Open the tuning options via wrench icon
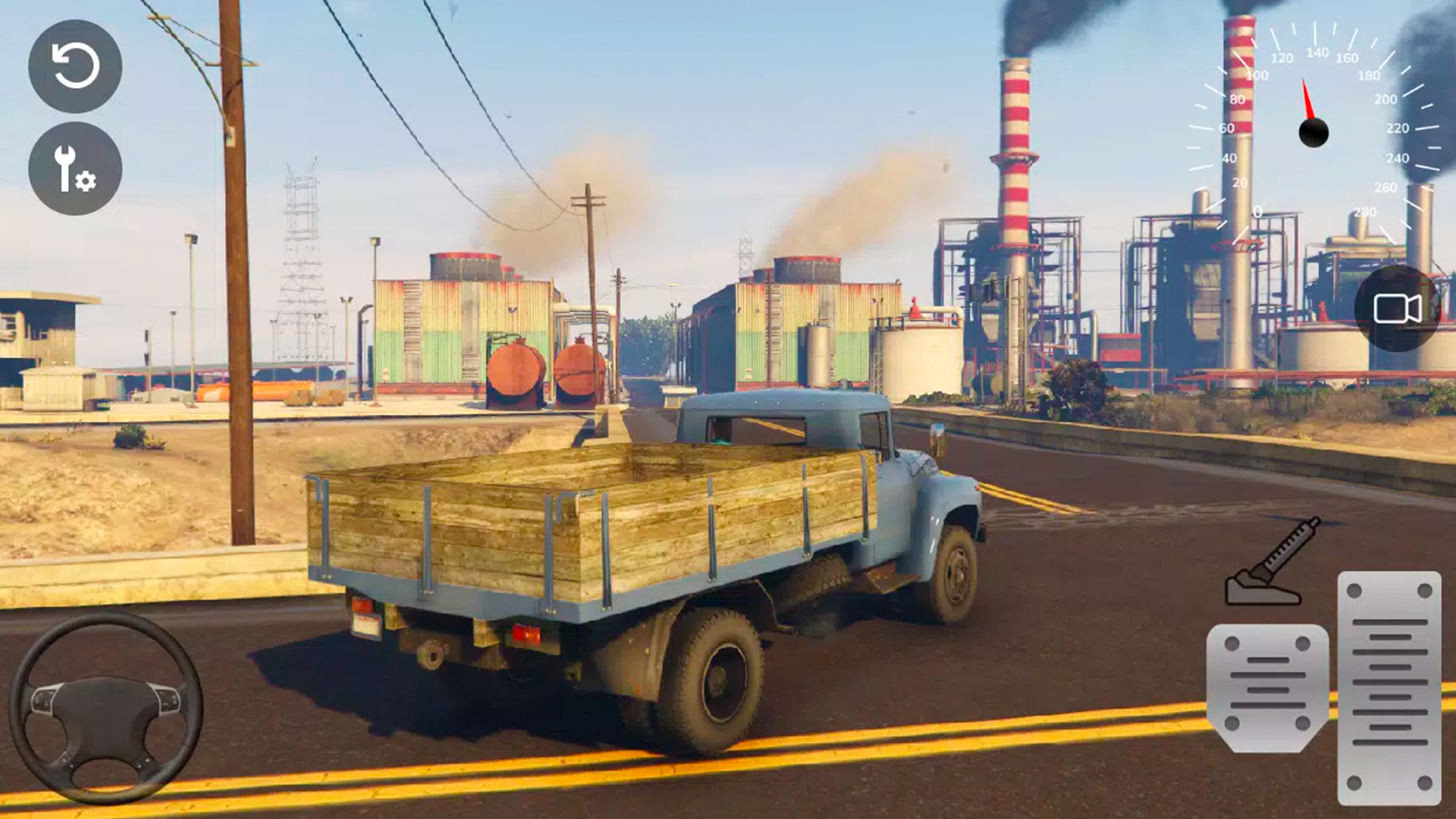Image resolution: width=1456 pixels, height=819 pixels. 74,168
